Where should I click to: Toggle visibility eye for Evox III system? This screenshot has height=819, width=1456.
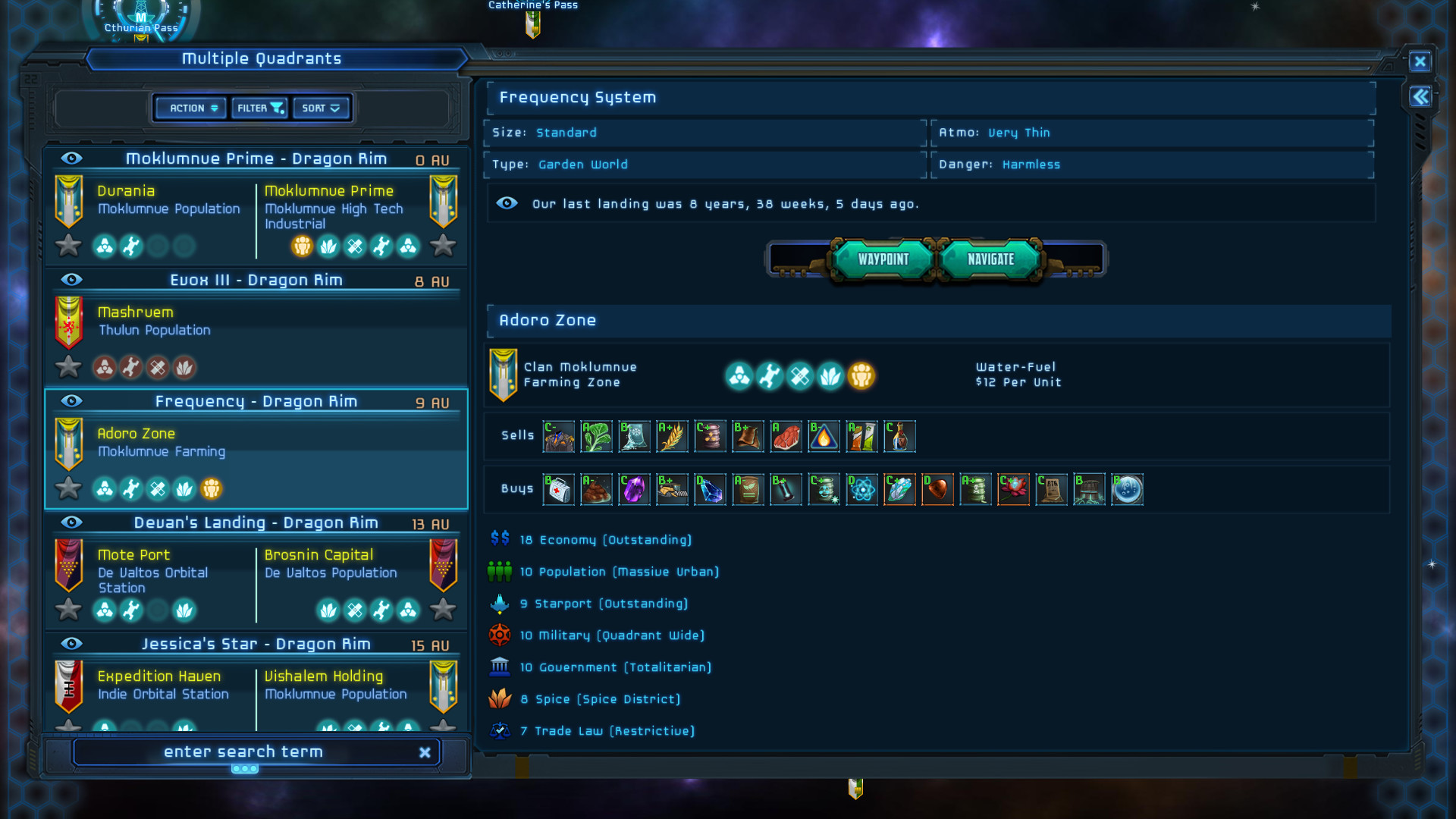coord(71,280)
